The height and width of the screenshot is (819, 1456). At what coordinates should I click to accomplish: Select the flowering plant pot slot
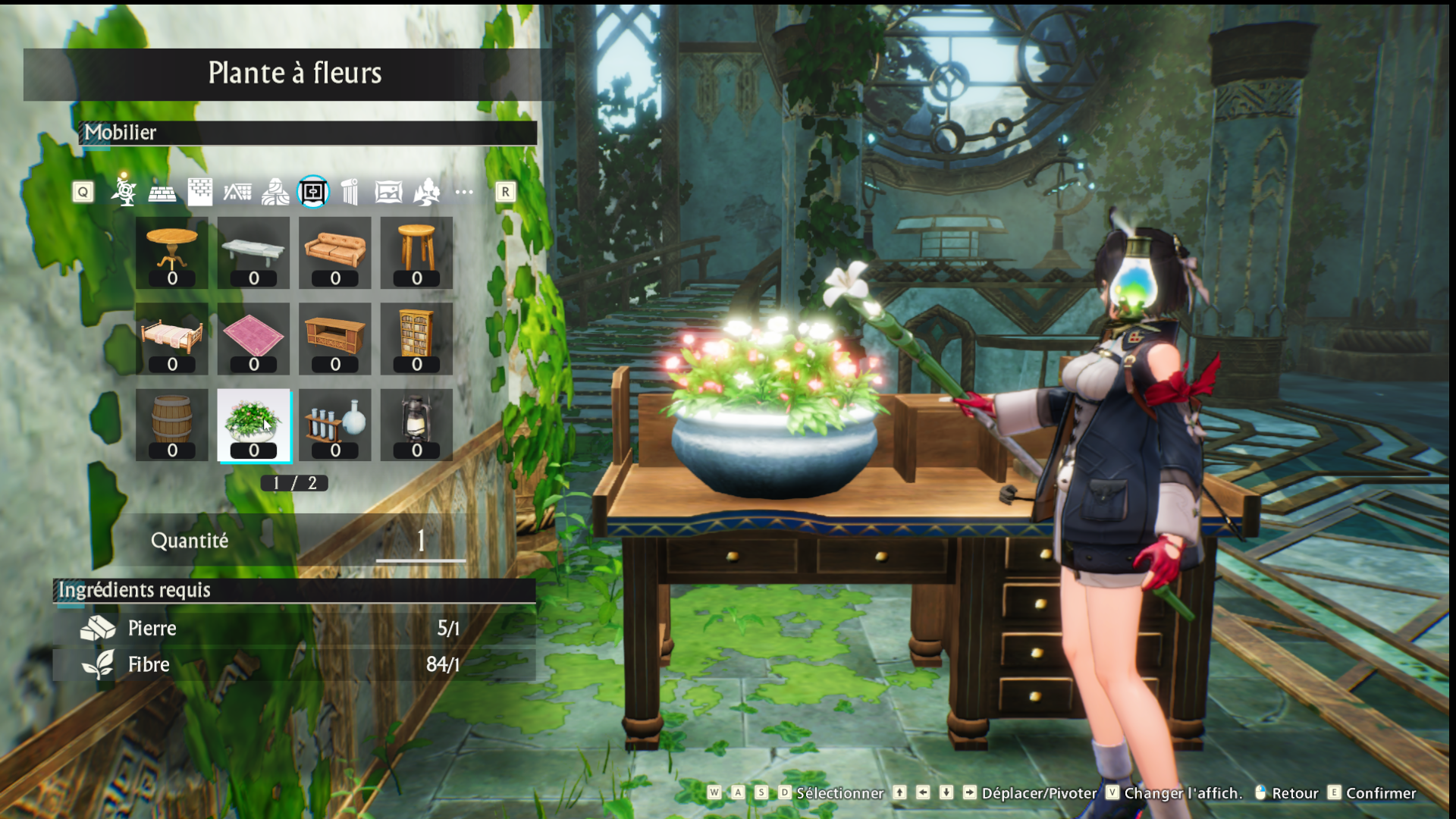[253, 425]
